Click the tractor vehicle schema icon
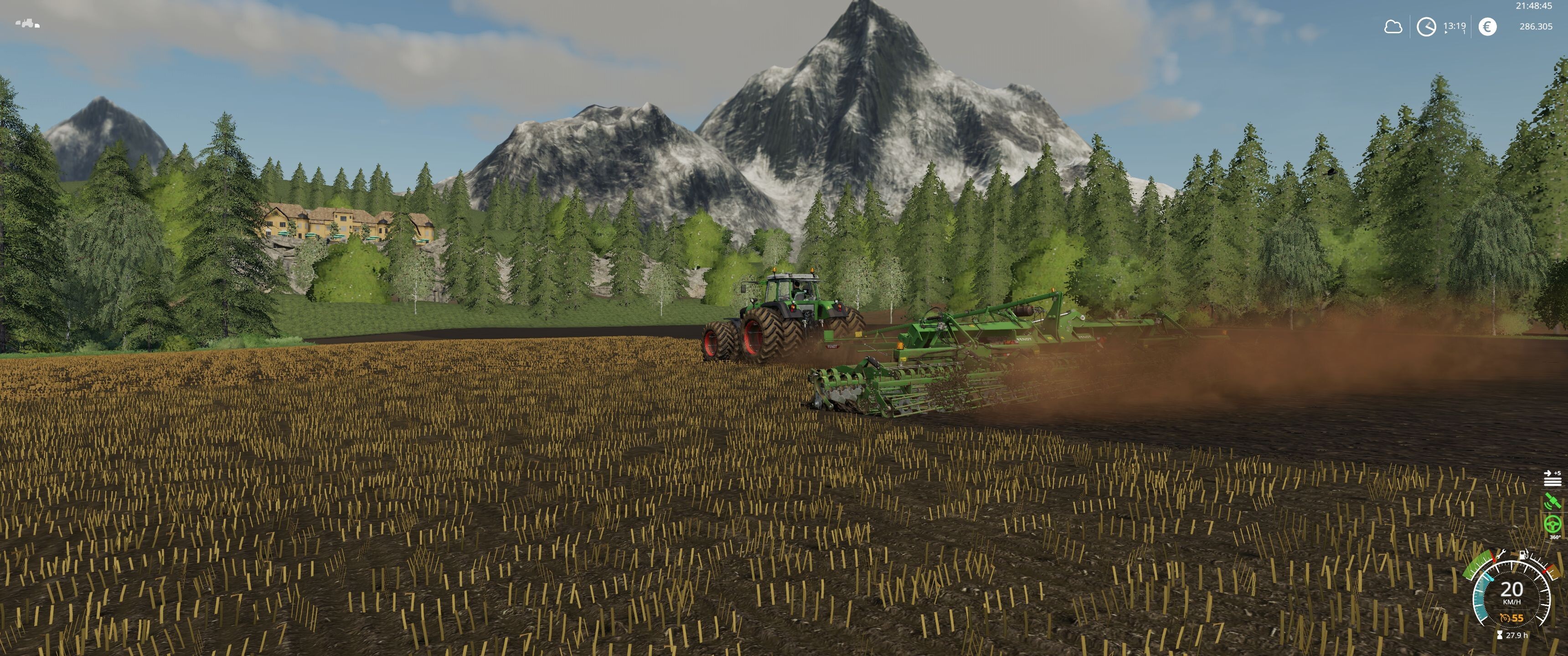Image resolution: width=1568 pixels, height=656 pixels. 27,24
